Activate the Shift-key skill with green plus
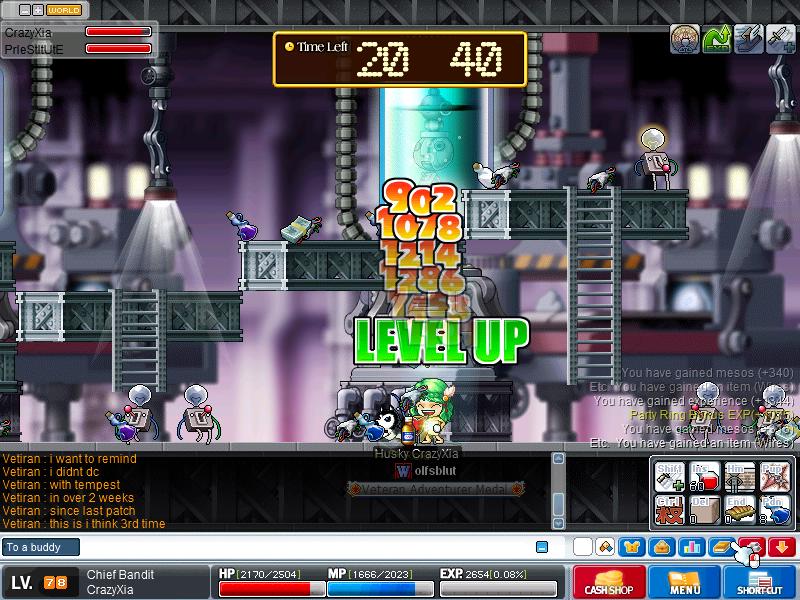The image size is (800, 600). coord(670,477)
